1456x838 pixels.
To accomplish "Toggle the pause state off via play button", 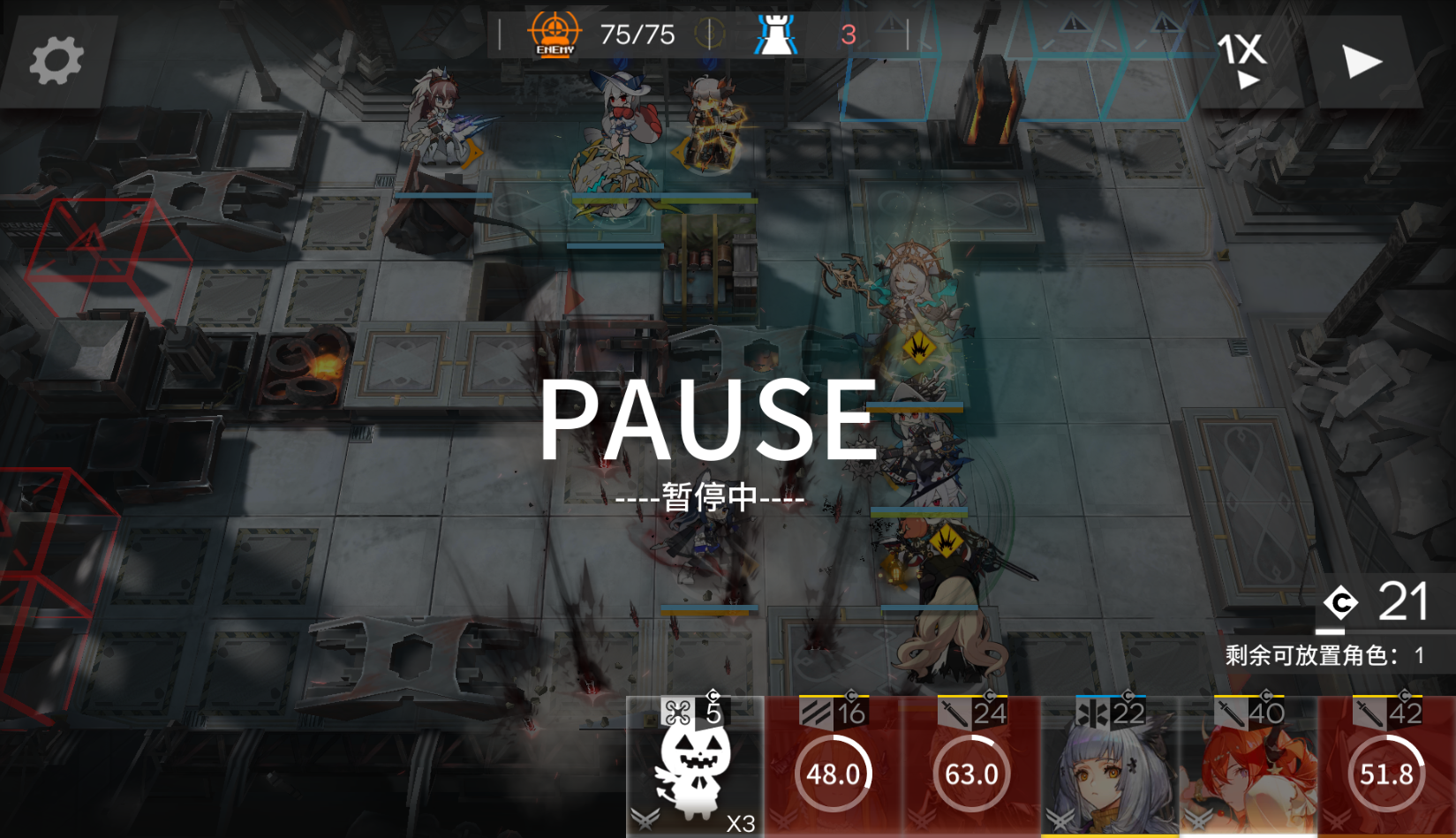I will tap(1362, 60).
